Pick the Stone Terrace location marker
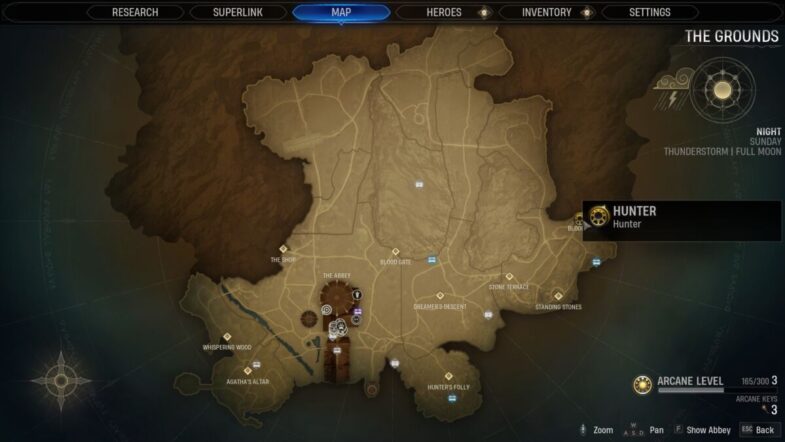 tap(509, 276)
